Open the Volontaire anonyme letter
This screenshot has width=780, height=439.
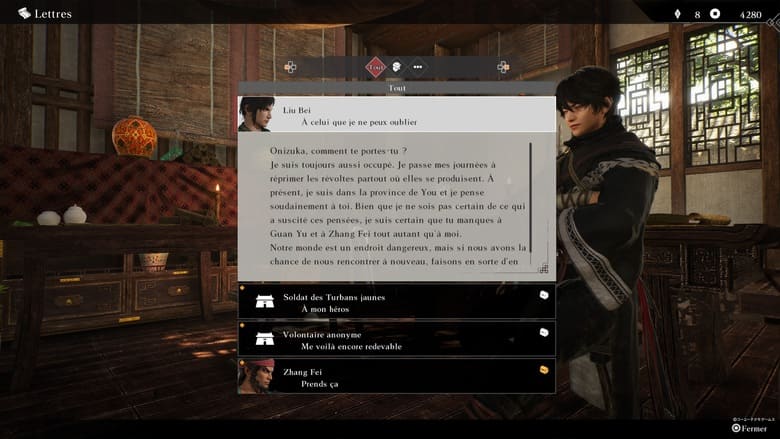point(396,339)
